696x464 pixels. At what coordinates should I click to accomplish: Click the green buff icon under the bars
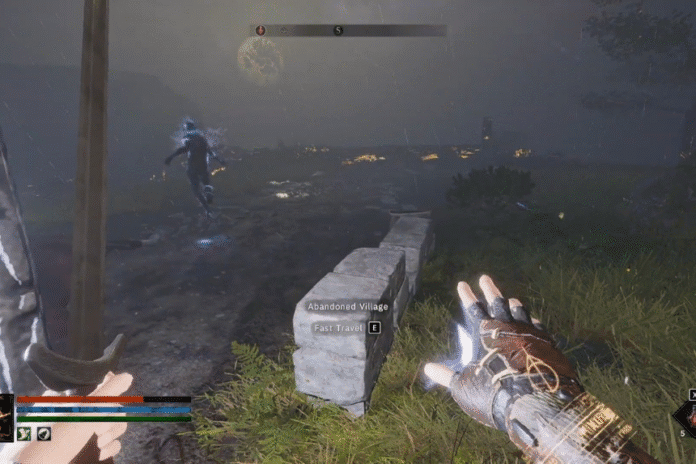[x=23, y=433]
